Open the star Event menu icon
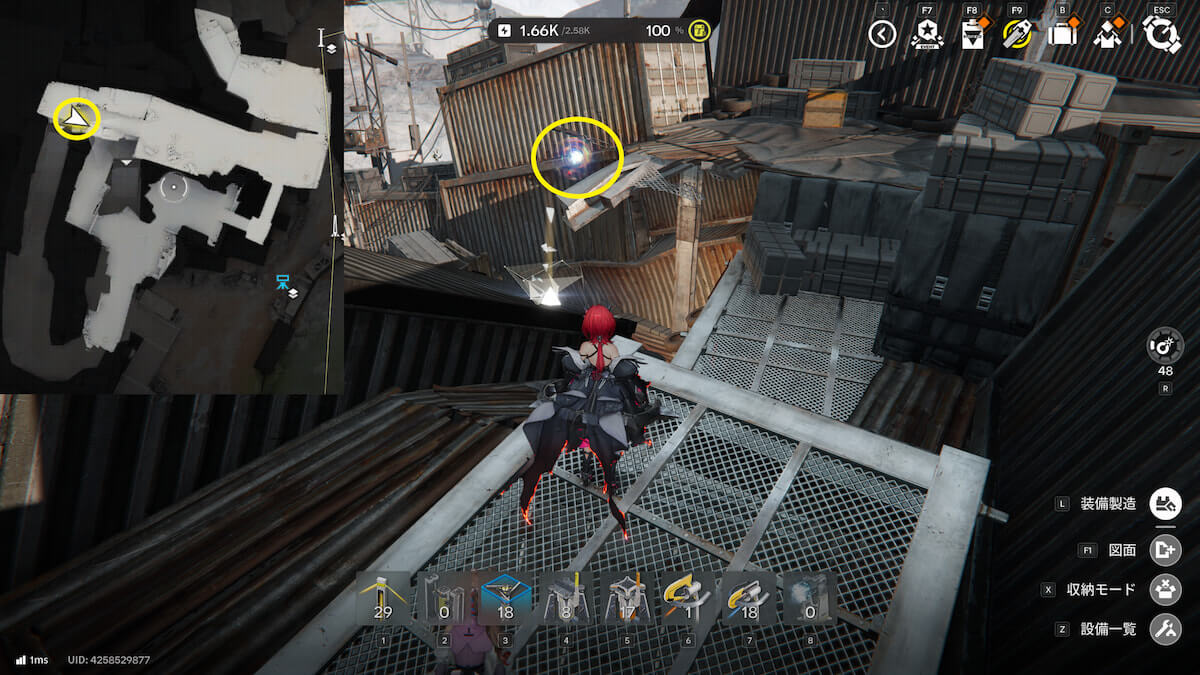The image size is (1200, 675). (927, 35)
